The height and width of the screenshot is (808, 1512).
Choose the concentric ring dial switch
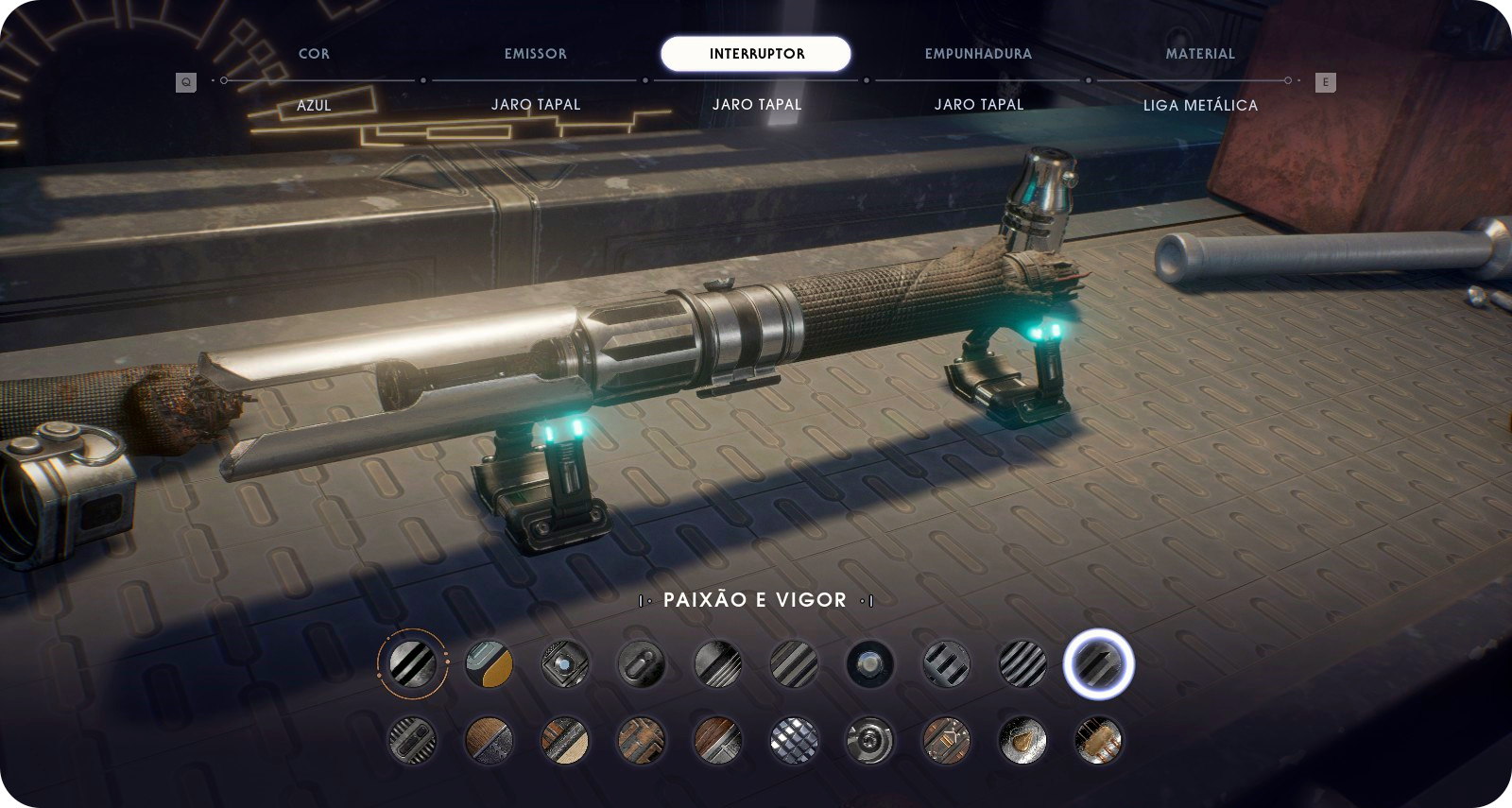[869, 739]
